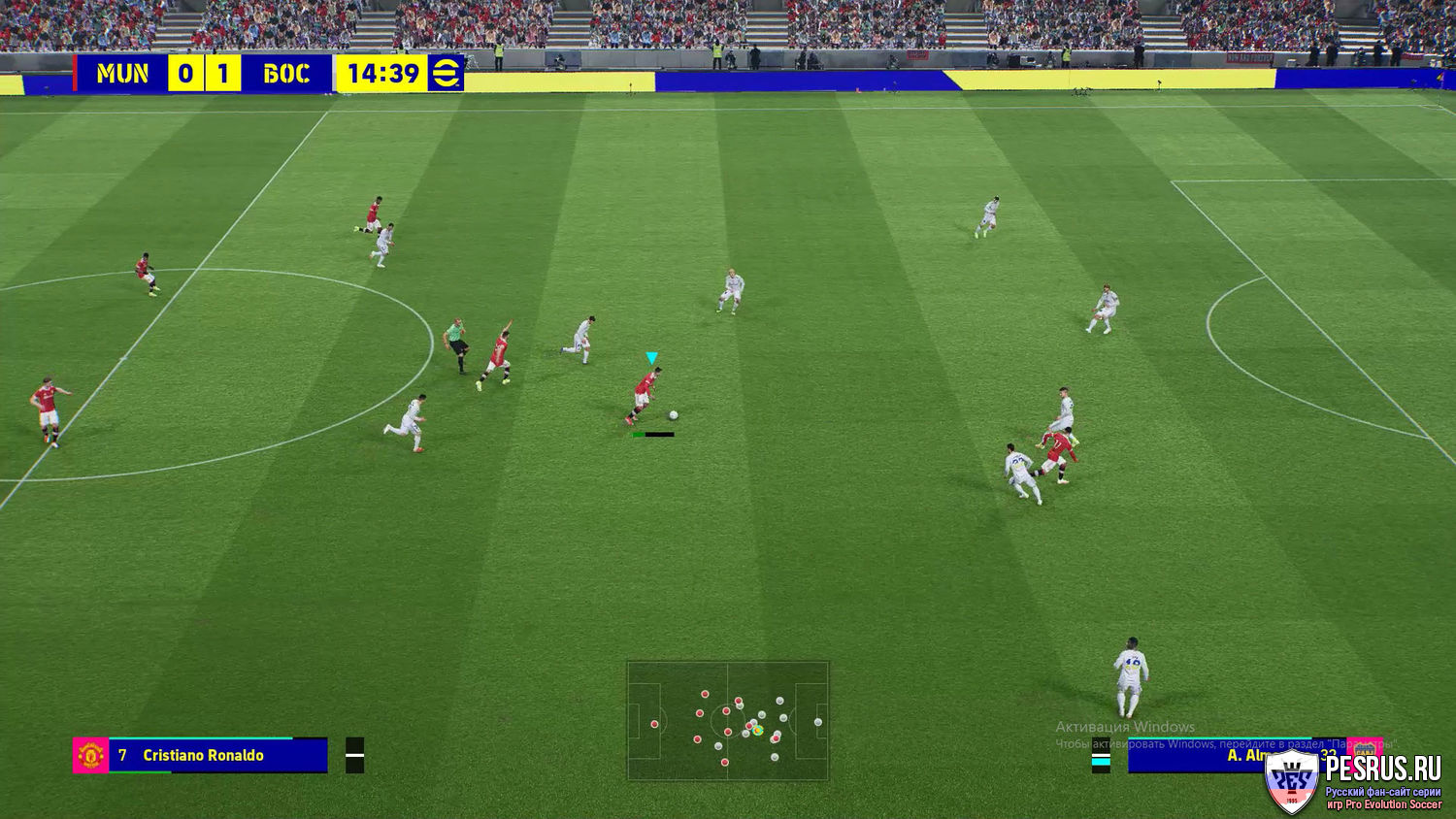Click the eFootball logo on the scoreboard
Image resolution: width=1456 pixels, height=819 pixels.
(445, 74)
